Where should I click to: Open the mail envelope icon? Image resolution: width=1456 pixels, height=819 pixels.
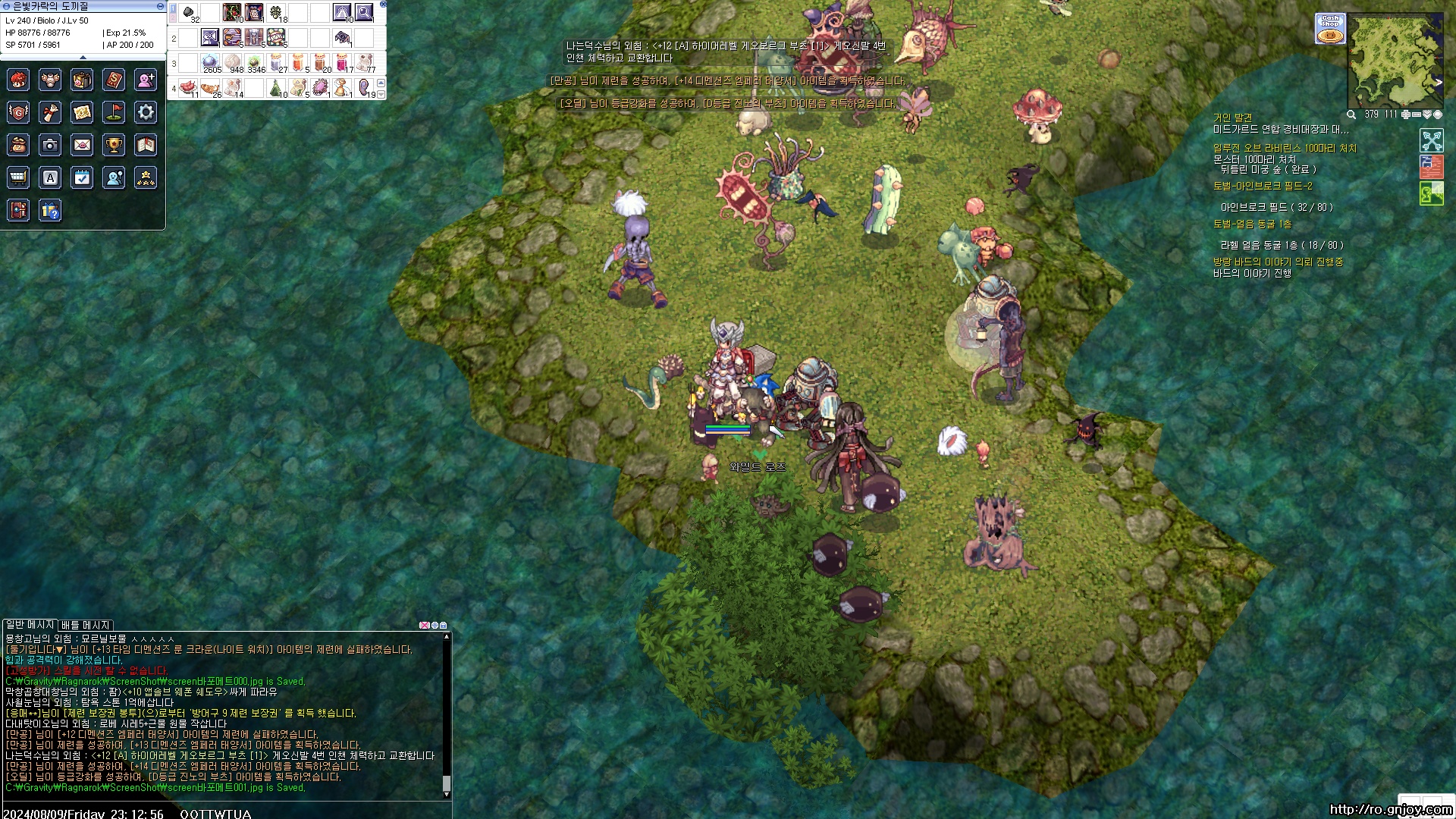point(82,145)
